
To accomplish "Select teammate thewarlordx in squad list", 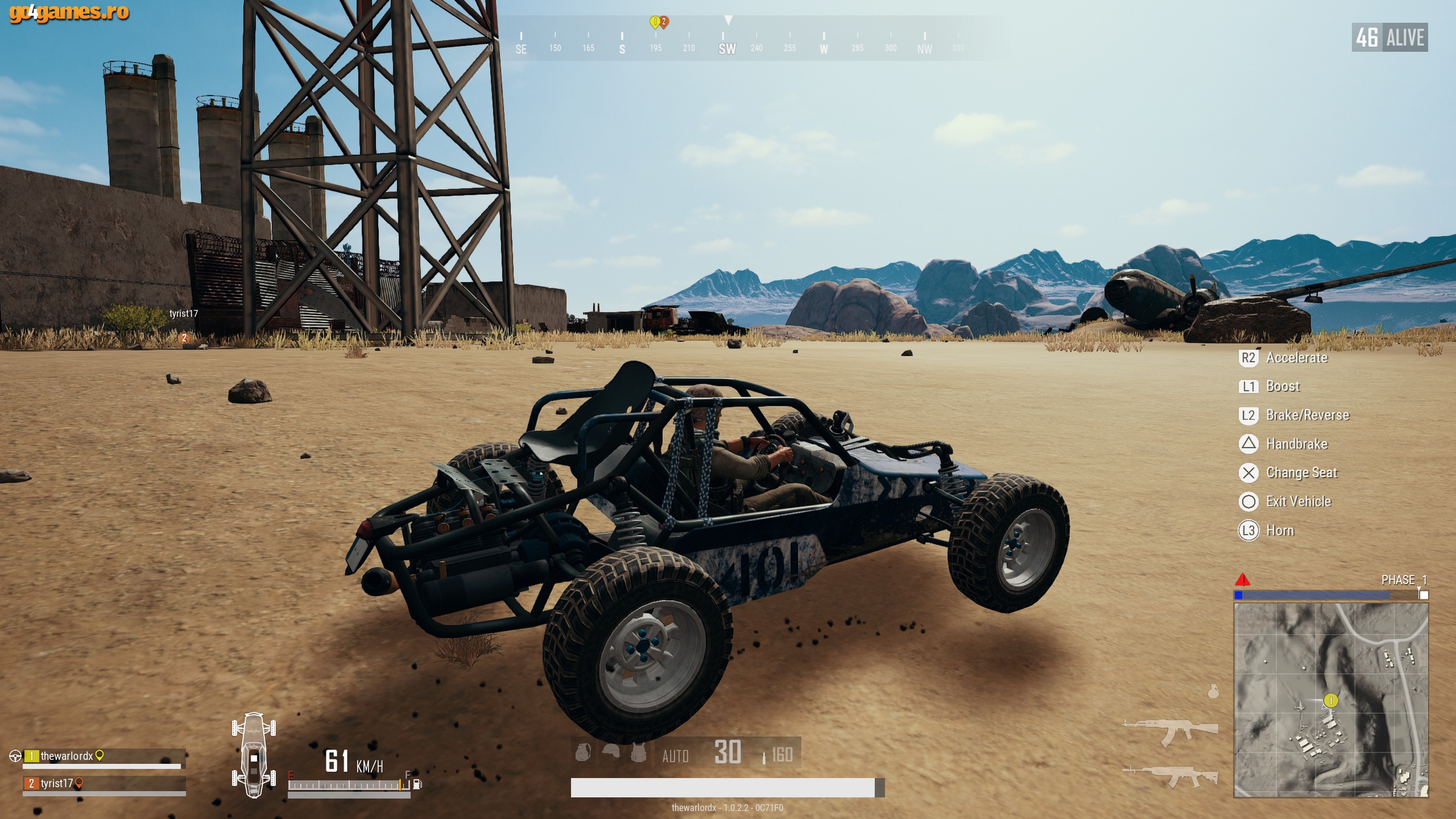I will pyautogui.click(x=67, y=756).
